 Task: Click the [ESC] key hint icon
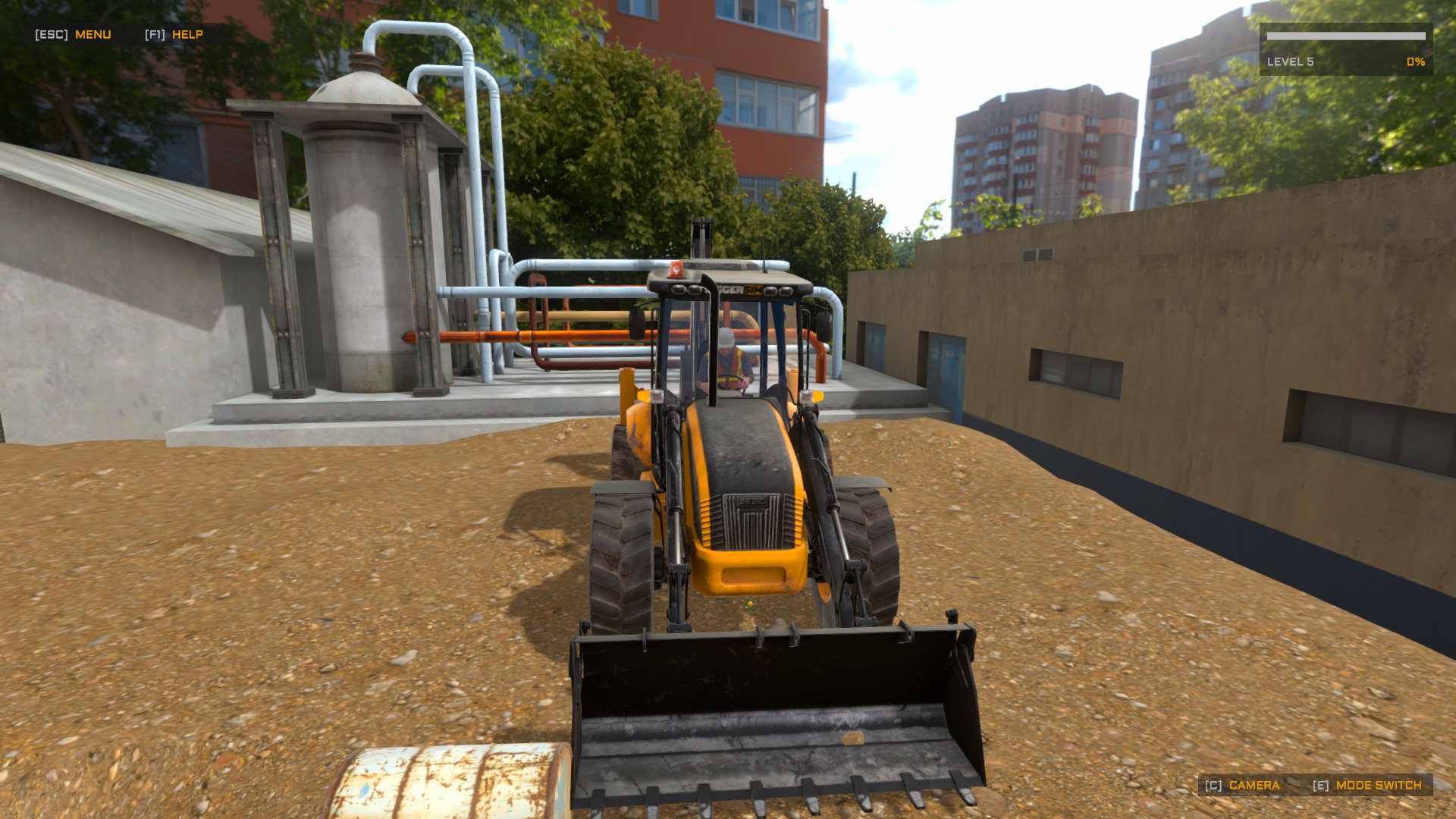(50, 34)
